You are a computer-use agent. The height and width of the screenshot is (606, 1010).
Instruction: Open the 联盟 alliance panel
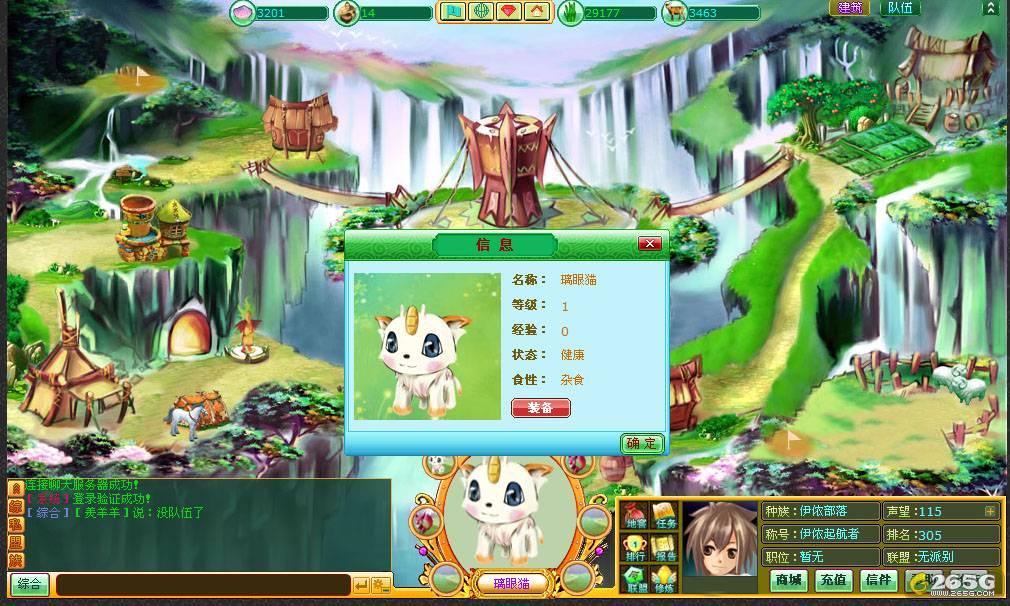(635, 580)
